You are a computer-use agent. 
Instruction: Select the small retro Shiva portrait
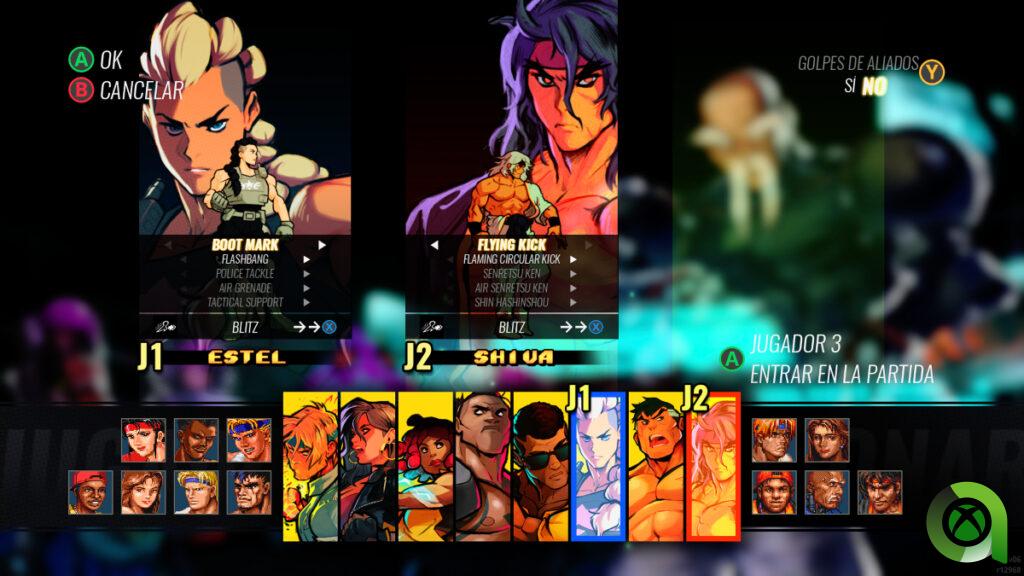click(x=879, y=492)
